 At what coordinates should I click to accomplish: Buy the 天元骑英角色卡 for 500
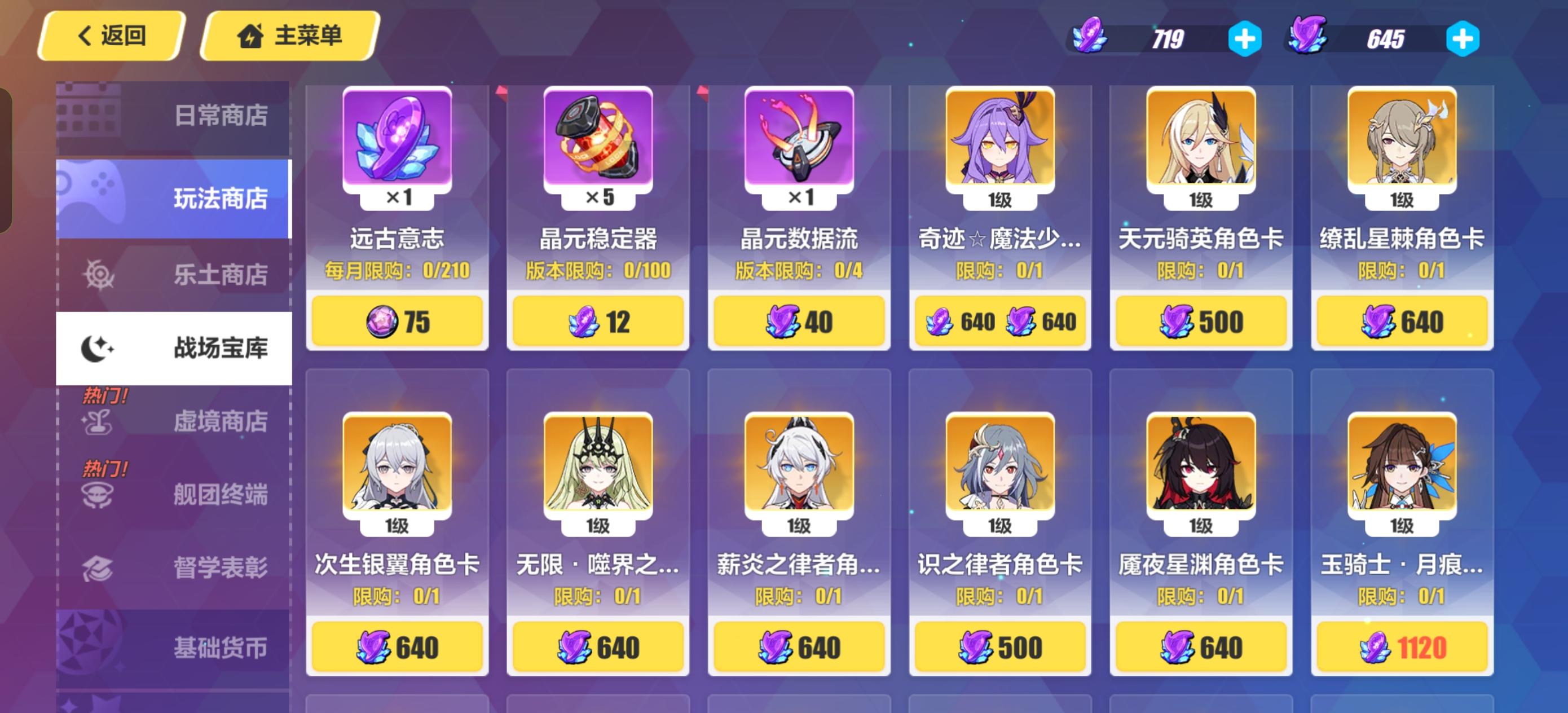(1200, 320)
